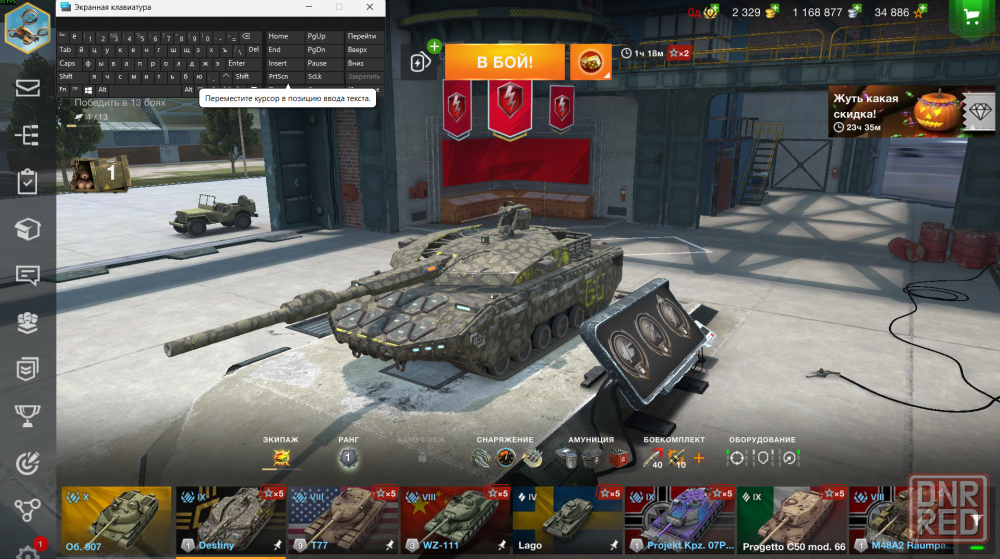Select the Об. 907 tank in carousel

(116, 520)
